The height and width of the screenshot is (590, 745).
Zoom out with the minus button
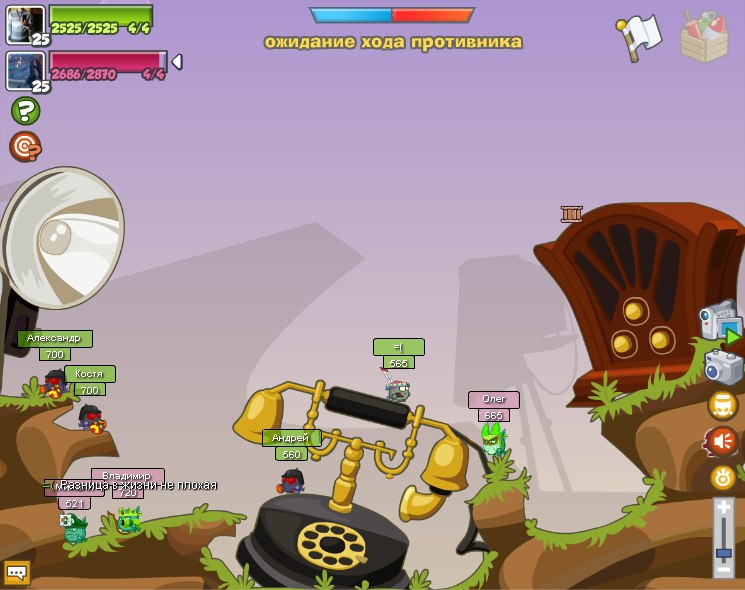click(x=723, y=569)
